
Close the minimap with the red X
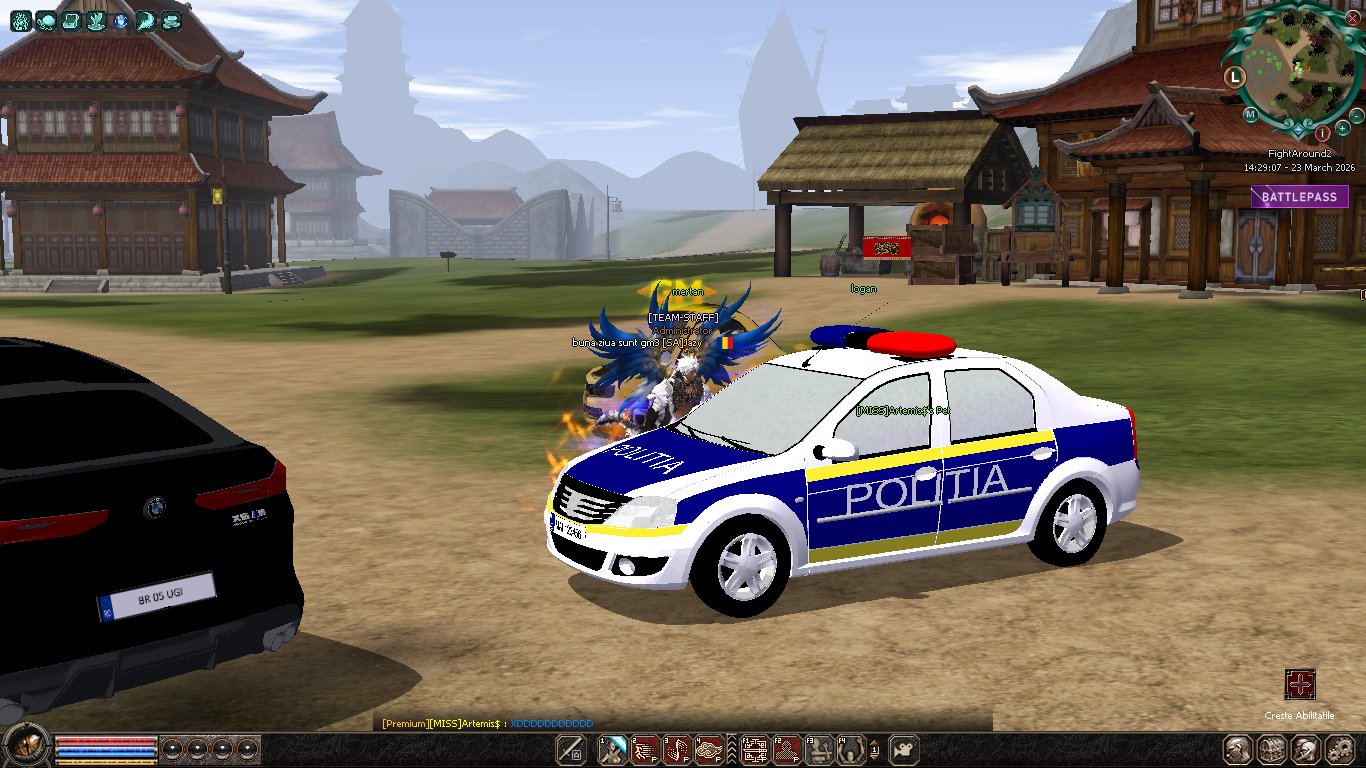[x=1352, y=18]
